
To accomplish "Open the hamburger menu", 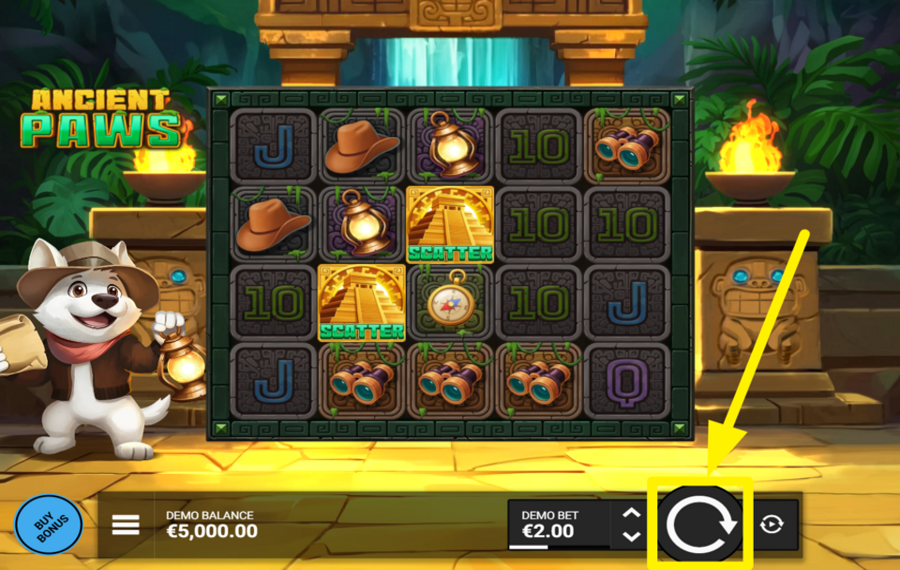I will pos(125,524).
